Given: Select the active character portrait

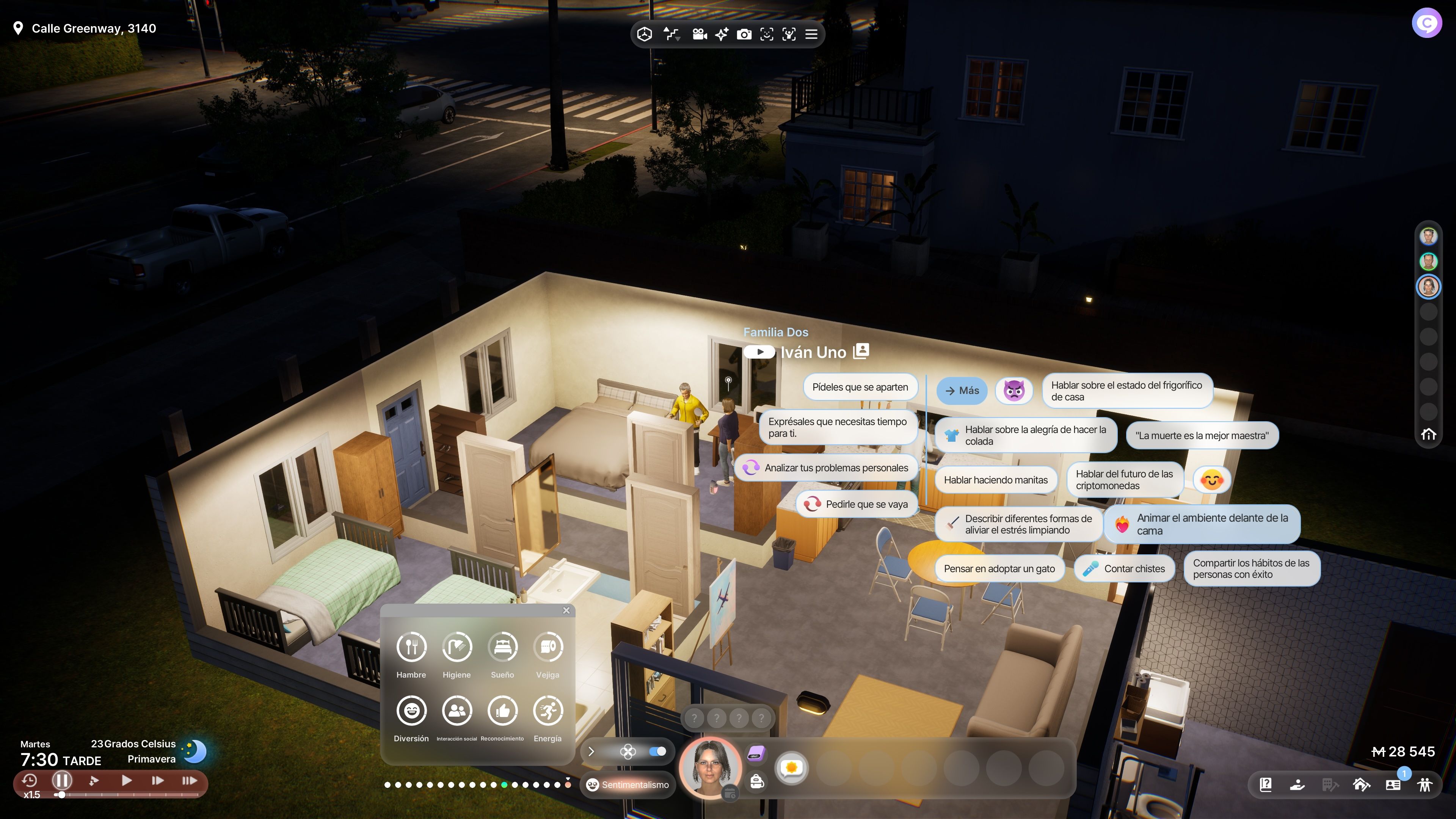Looking at the screenshot, I should click(709, 767).
